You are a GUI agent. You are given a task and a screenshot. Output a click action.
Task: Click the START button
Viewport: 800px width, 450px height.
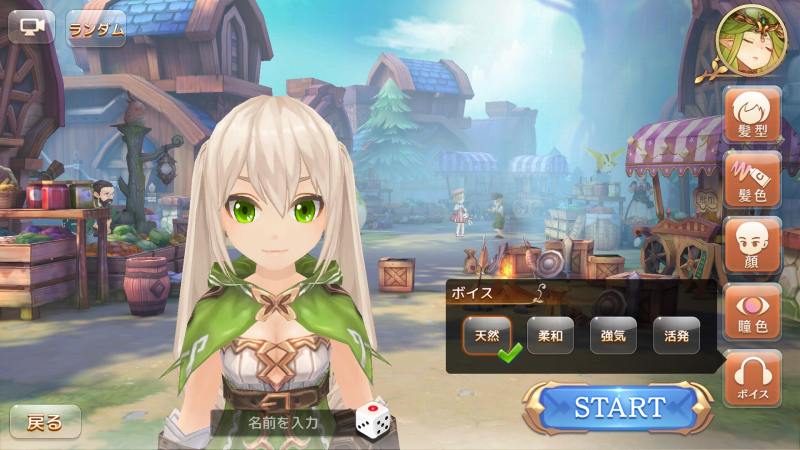coord(620,407)
